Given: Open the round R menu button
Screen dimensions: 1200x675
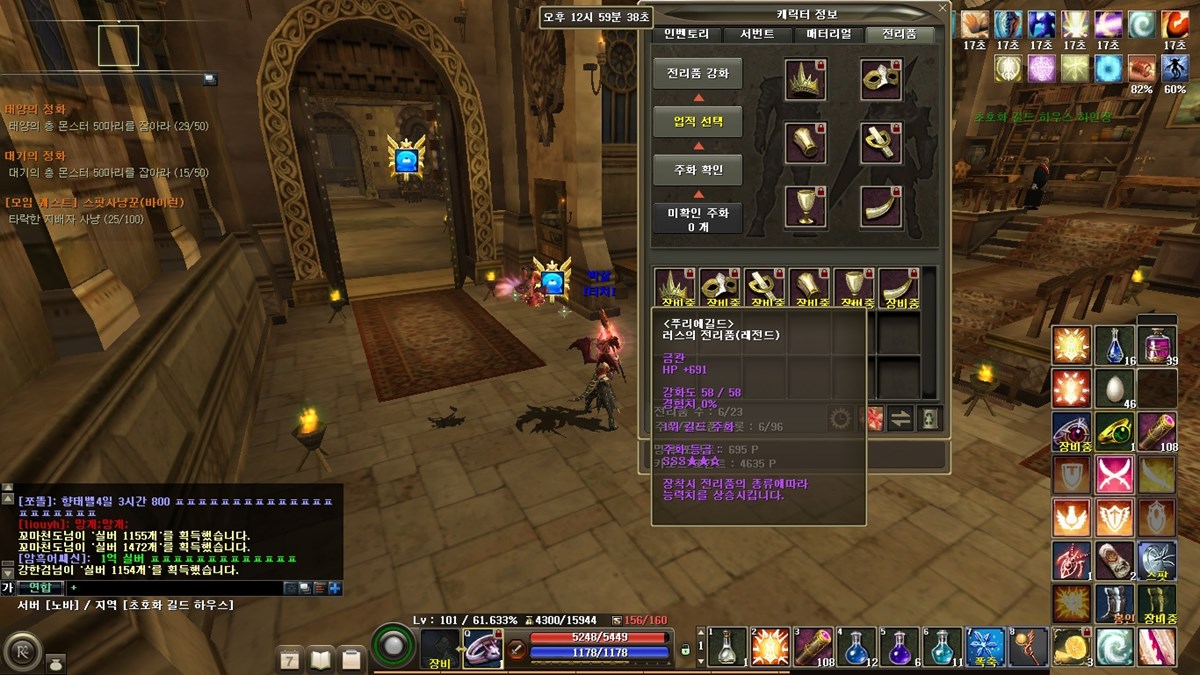Looking at the screenshot, I should [x=20, y=650].
